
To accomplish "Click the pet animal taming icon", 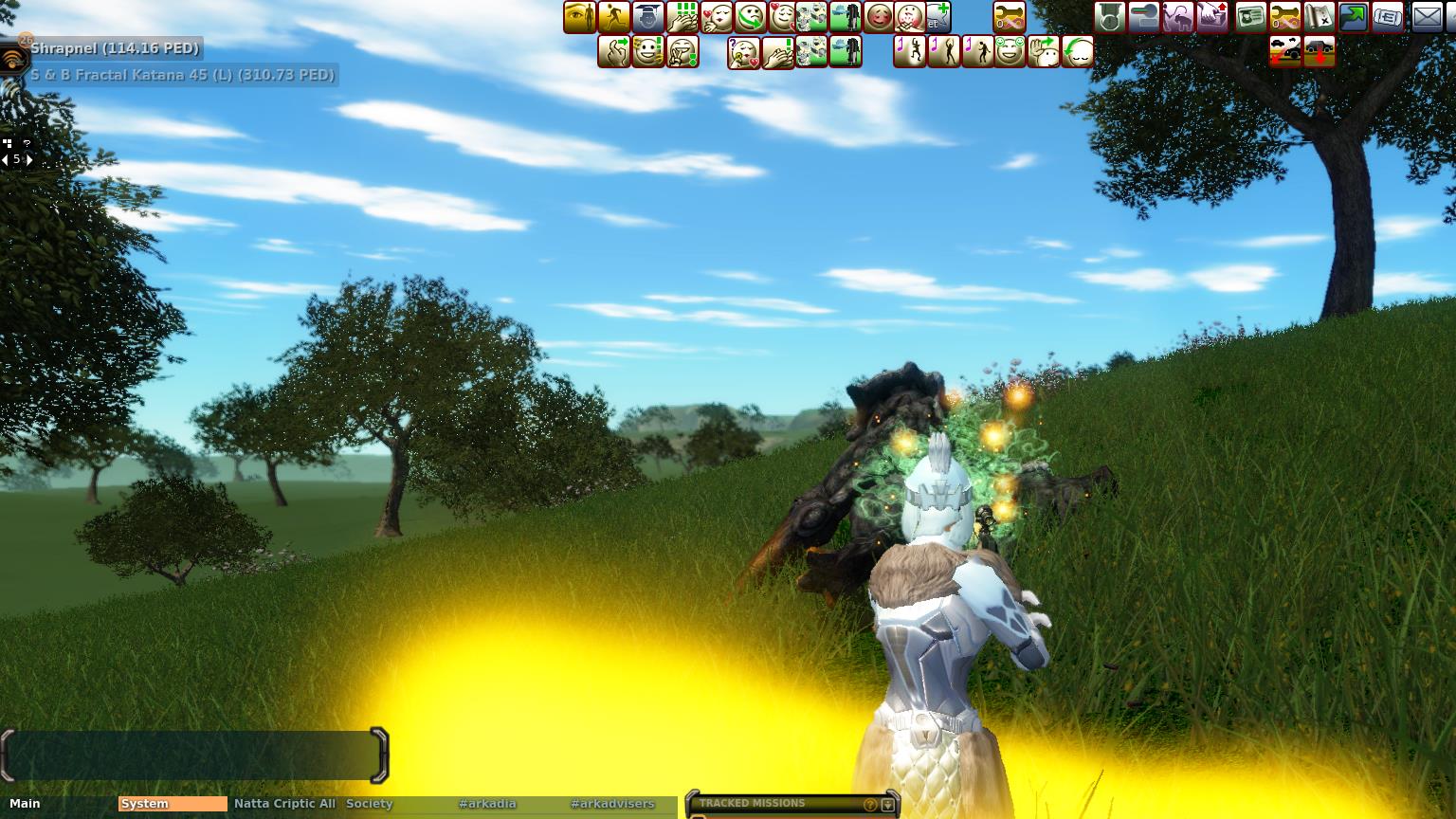I will tap(1178, 17).
